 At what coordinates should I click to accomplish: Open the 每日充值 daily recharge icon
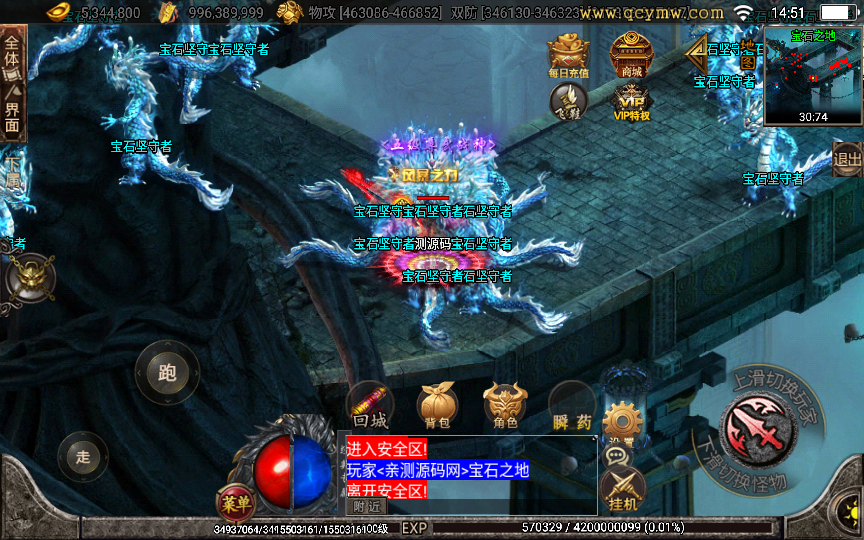[568, 55]
